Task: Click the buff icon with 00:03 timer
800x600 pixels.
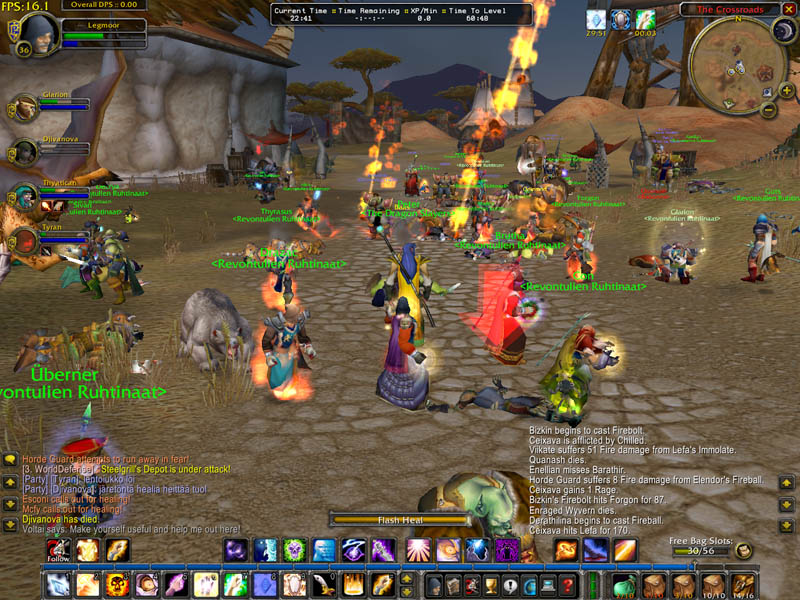Action: [645, 19]
